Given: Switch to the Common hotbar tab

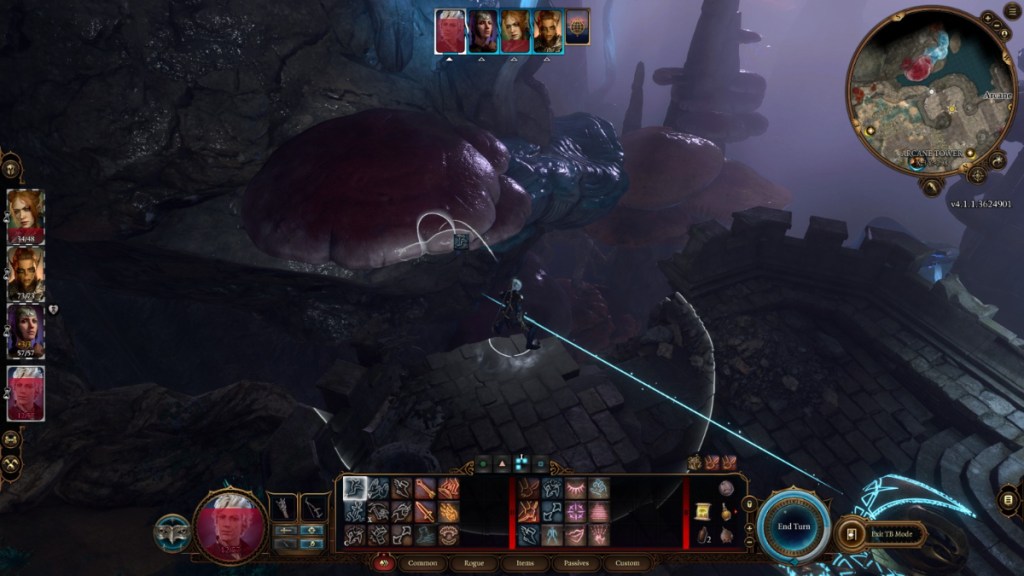Looking at the screenshot, I should (422, 564).
